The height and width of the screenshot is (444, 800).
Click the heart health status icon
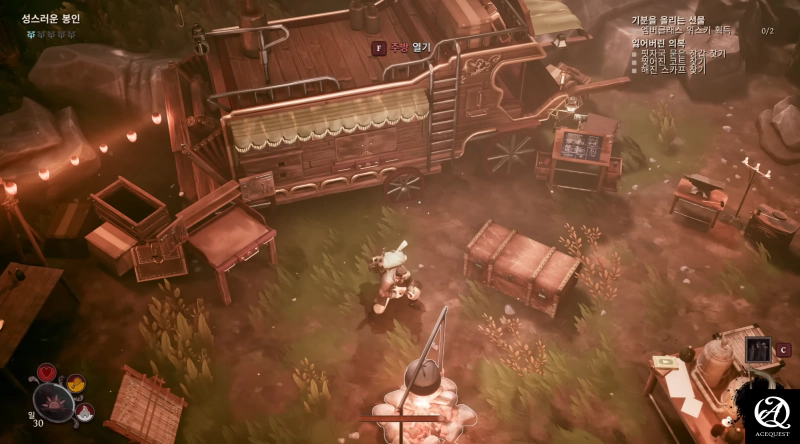(46, 372)
